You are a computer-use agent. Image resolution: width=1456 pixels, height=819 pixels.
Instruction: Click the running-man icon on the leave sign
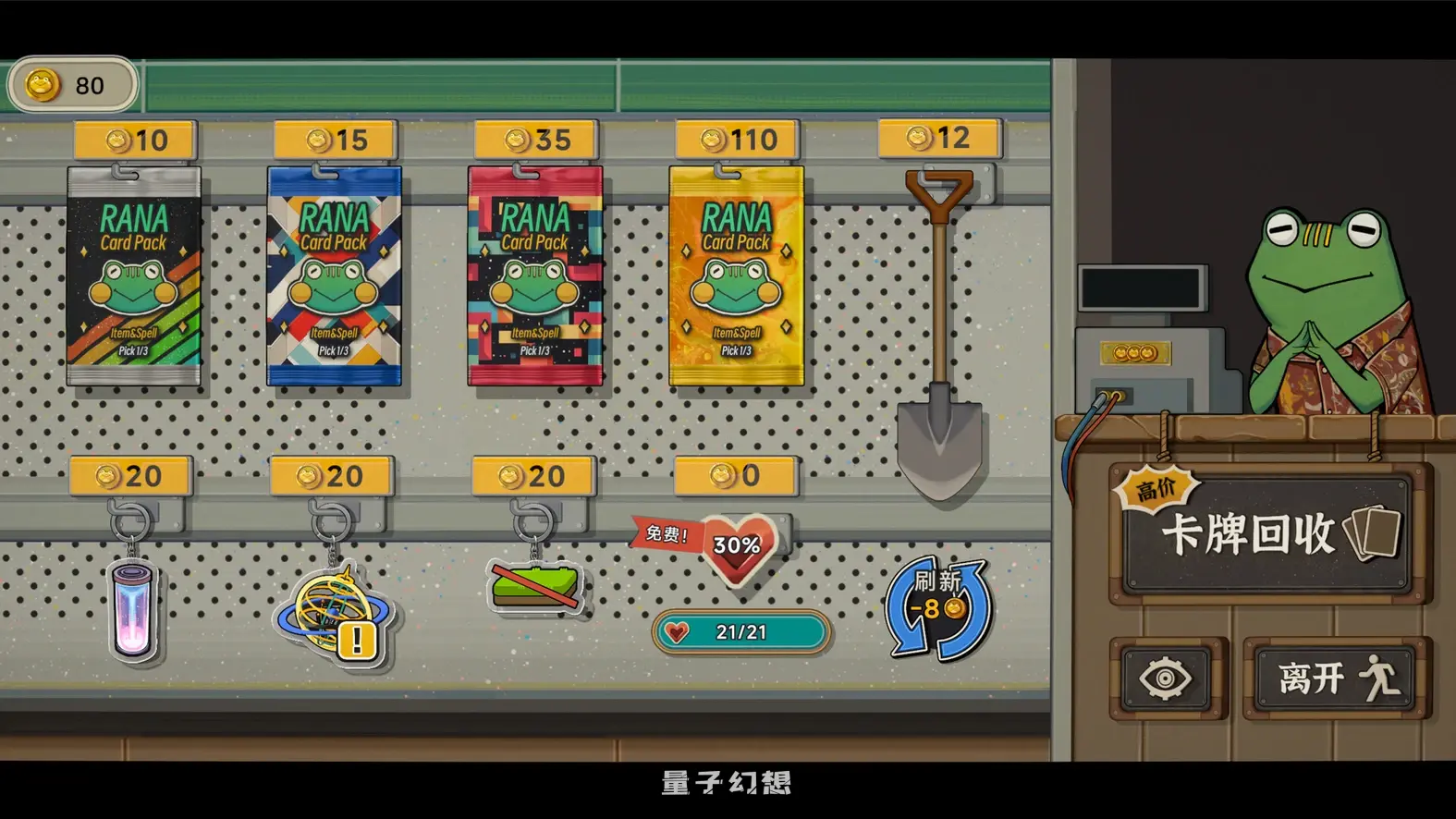pos(1382,678)
